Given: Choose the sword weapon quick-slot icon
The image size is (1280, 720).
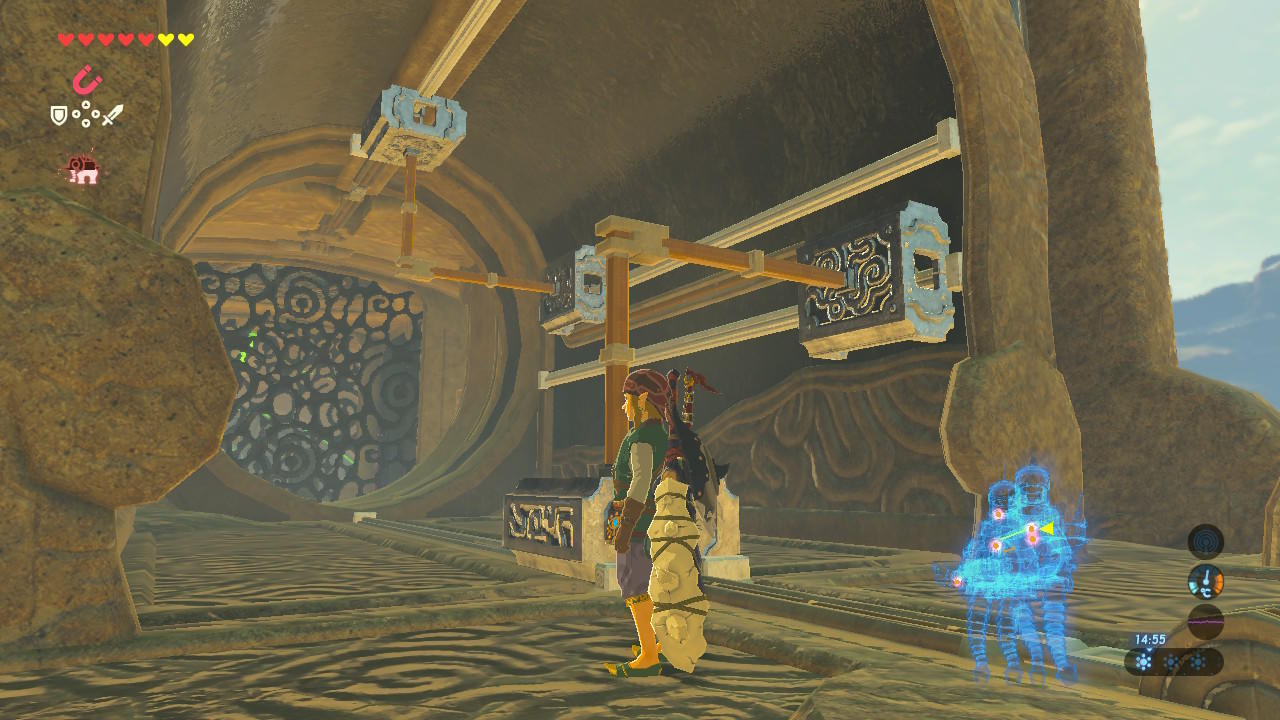Looking at the screenshot, I should point(112,115).
